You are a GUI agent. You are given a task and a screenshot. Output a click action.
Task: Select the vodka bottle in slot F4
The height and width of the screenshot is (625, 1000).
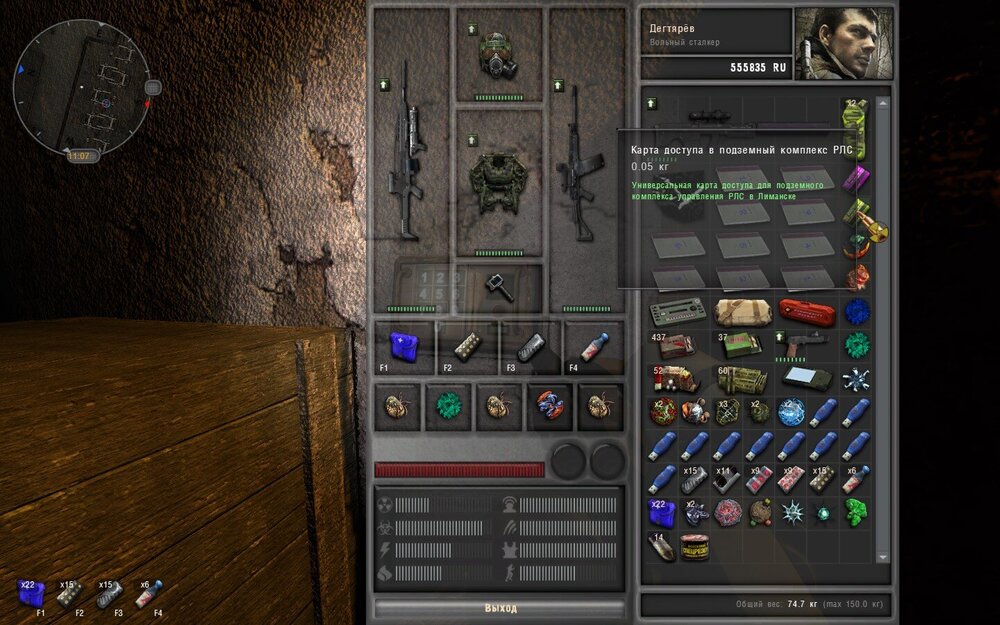click(594, 345)
